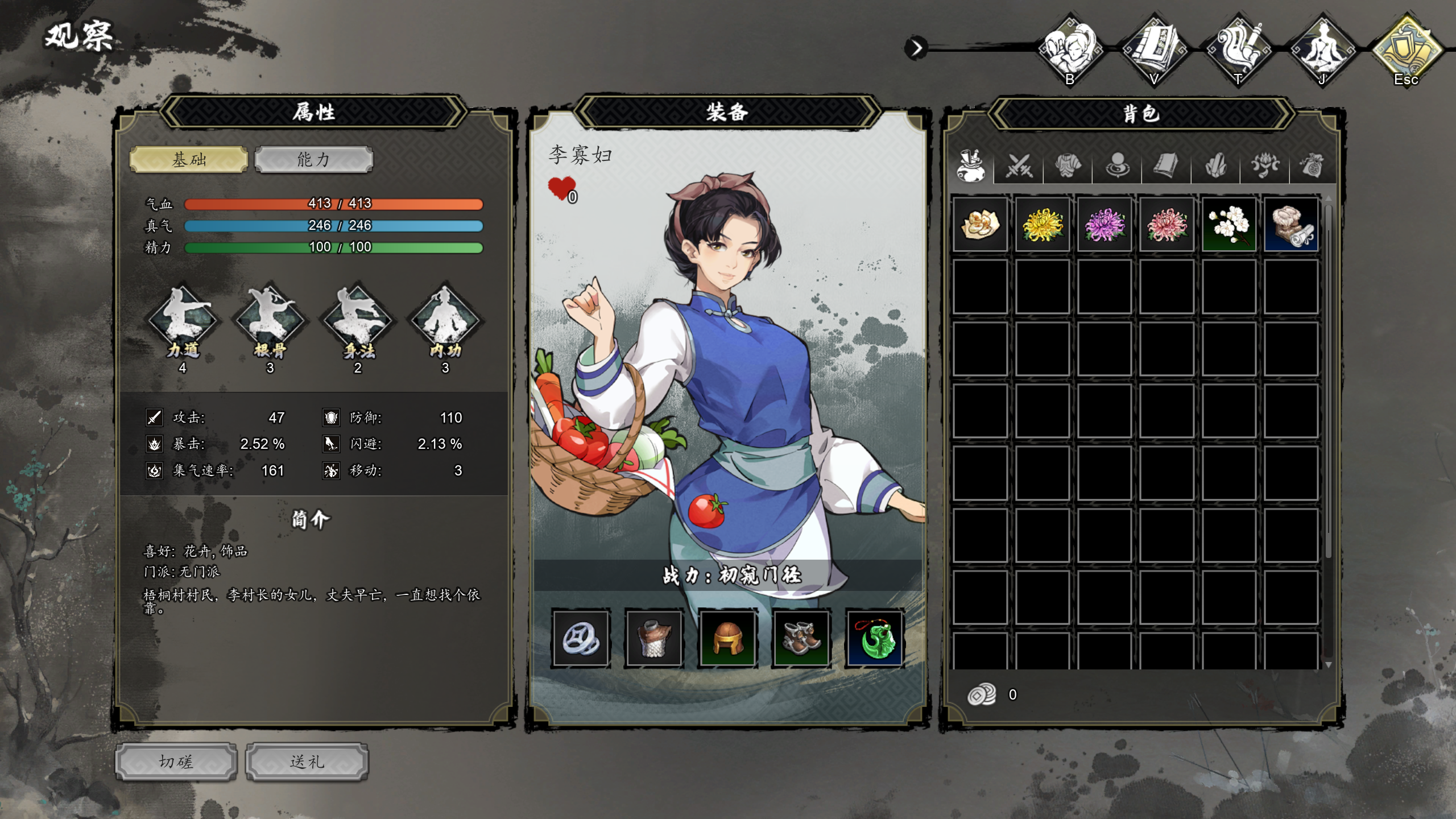Choose the pink chrysanthemum item slot
This screenshot has height=819, width=1456.
[1167, 225]
